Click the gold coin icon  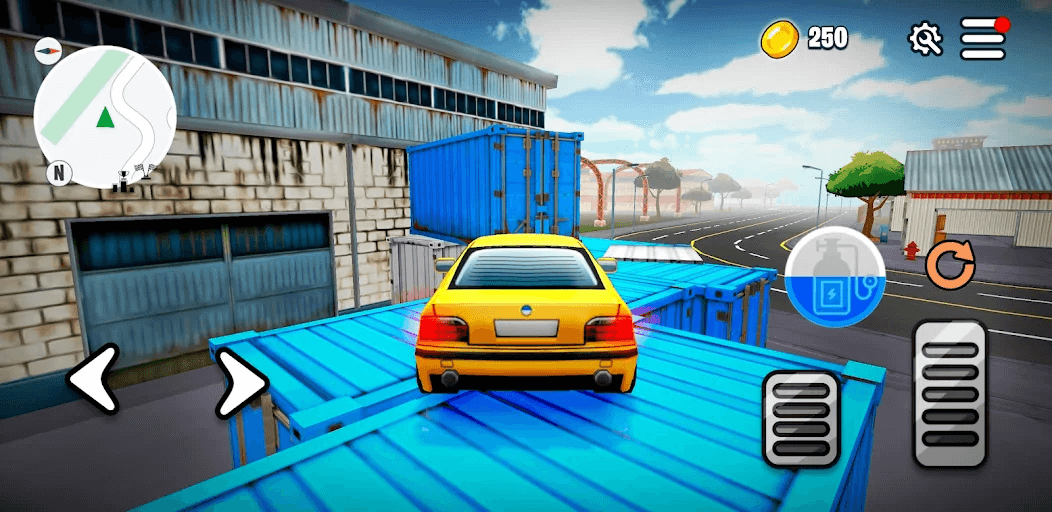pos(779,39)
